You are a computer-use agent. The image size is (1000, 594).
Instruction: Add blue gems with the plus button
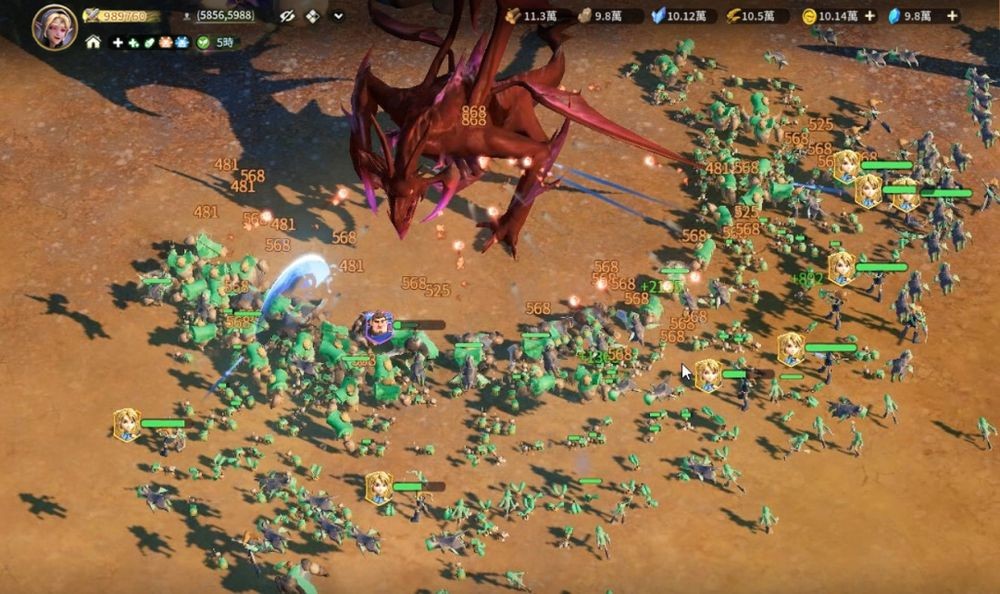[951, 16]
